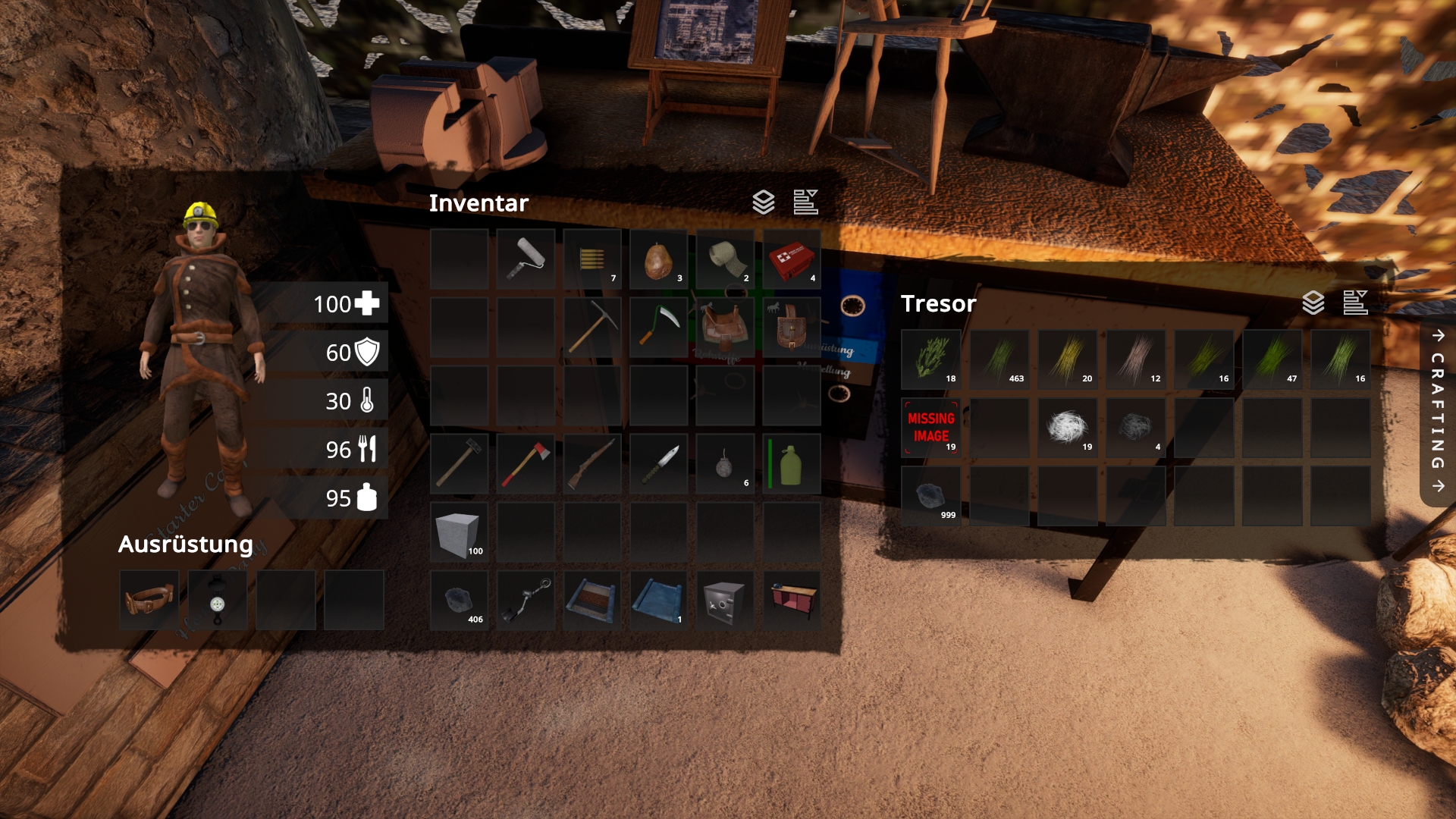The image size is (1456, 819).
Task: Select the rifle in the hotbar
Action: [592, 464]
